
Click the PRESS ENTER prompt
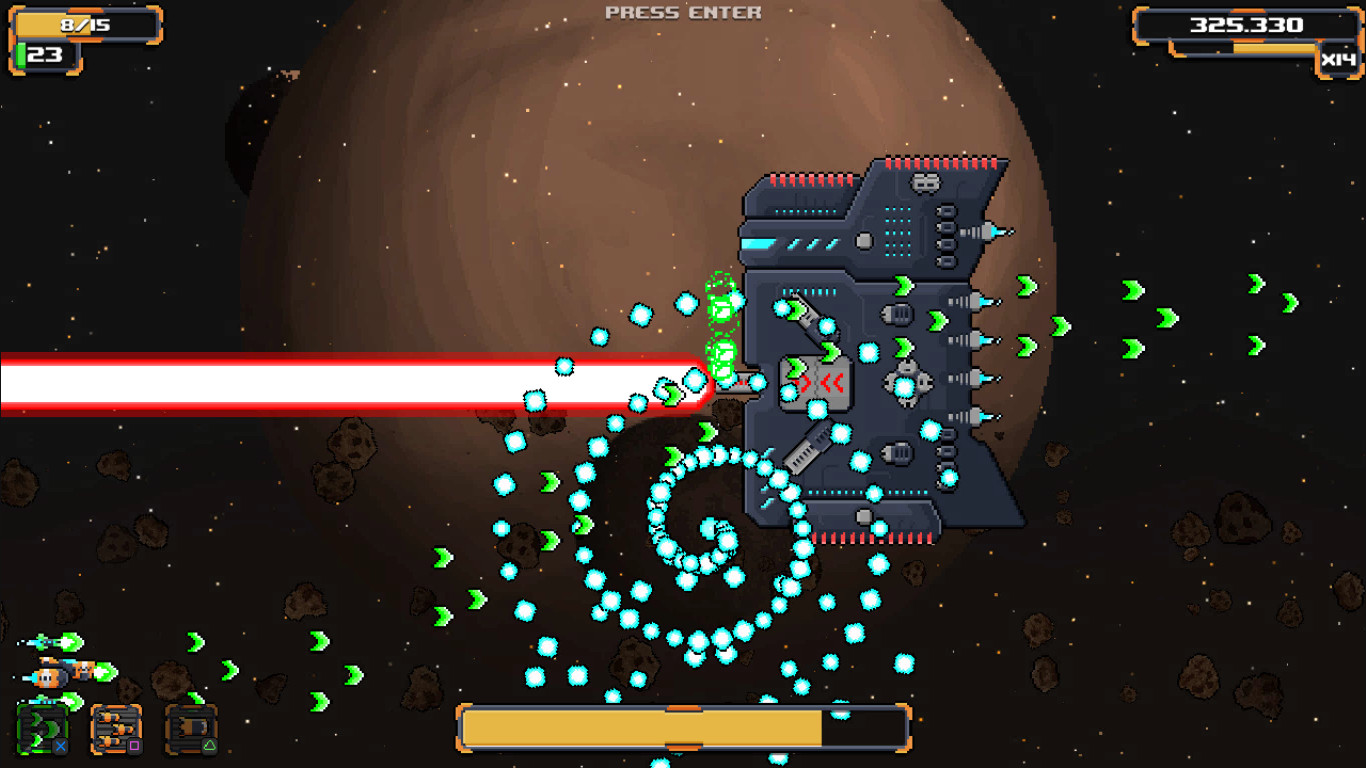click(x=682, y=12)
